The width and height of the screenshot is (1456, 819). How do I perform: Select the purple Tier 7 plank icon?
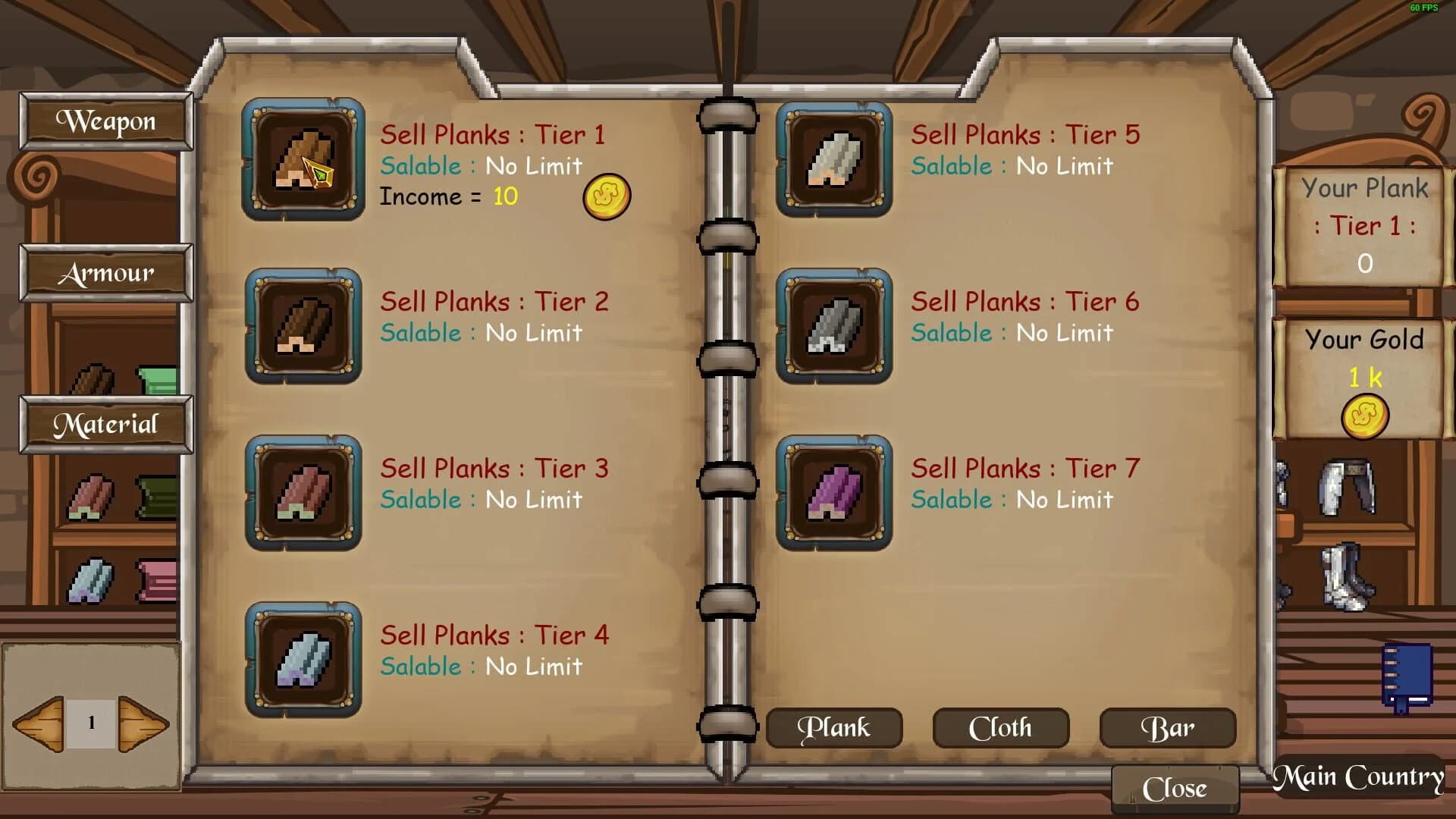click(833, 494)
